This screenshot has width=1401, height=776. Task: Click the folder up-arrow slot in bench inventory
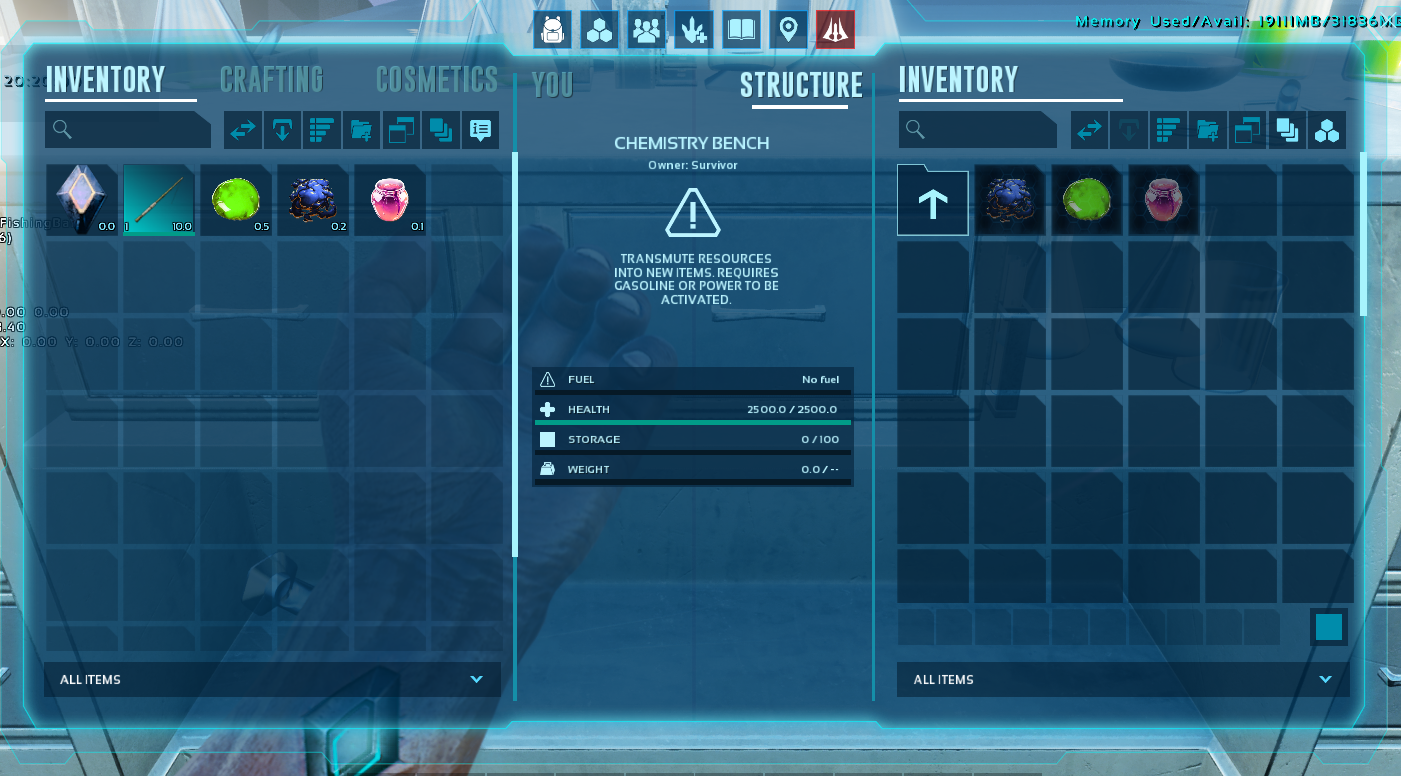click(x=933, y=201)
